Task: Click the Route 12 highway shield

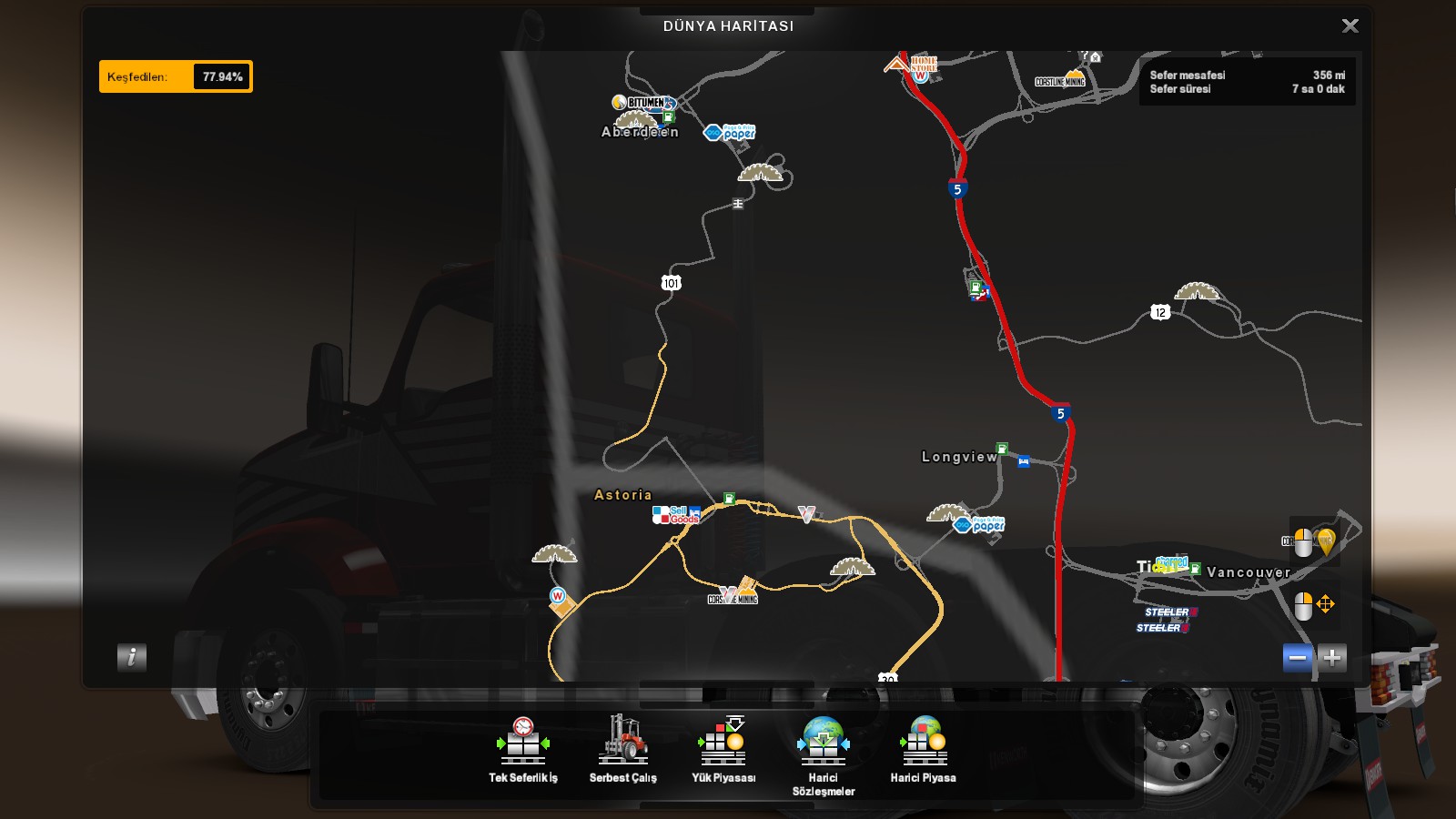Action: coord(1159,312)
